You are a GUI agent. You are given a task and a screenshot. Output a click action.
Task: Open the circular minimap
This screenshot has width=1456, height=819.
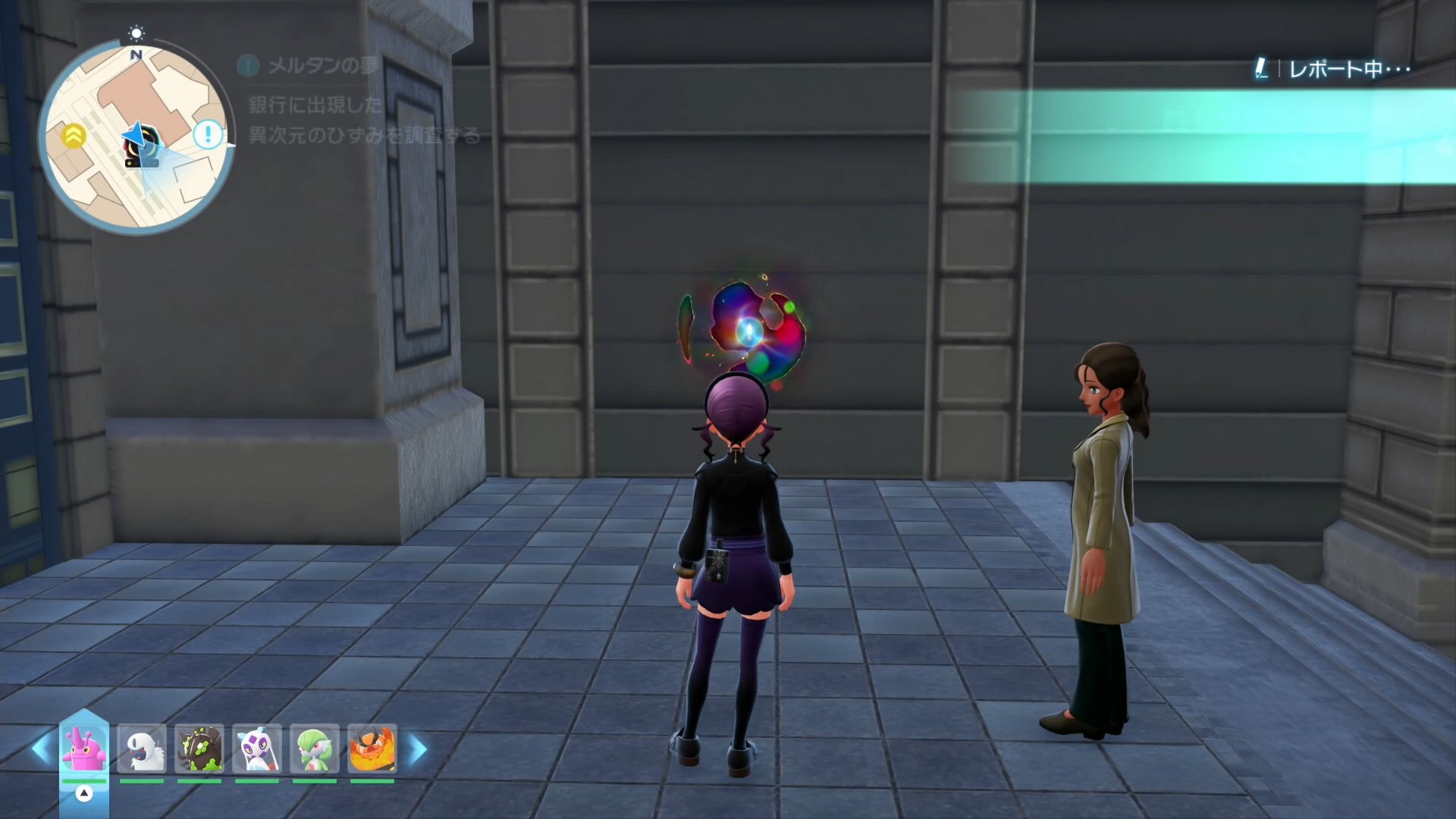tap(136, 136)
